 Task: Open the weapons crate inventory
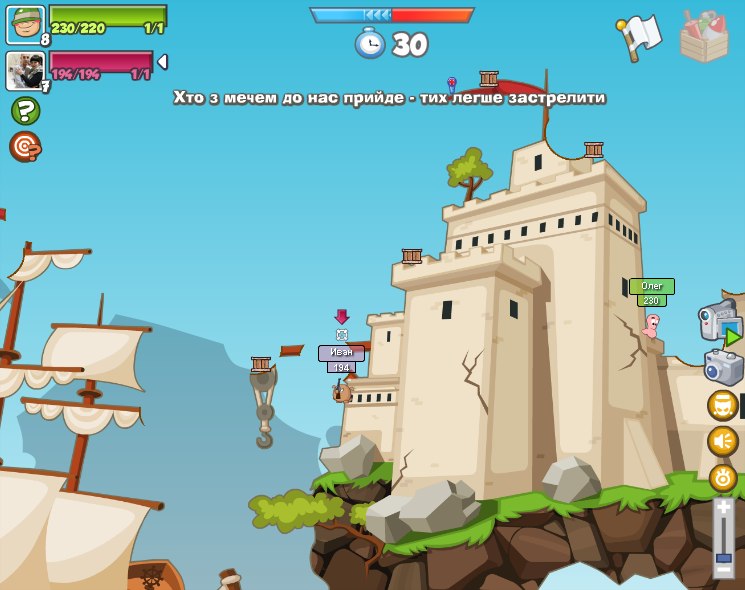(x=704, y=35)
